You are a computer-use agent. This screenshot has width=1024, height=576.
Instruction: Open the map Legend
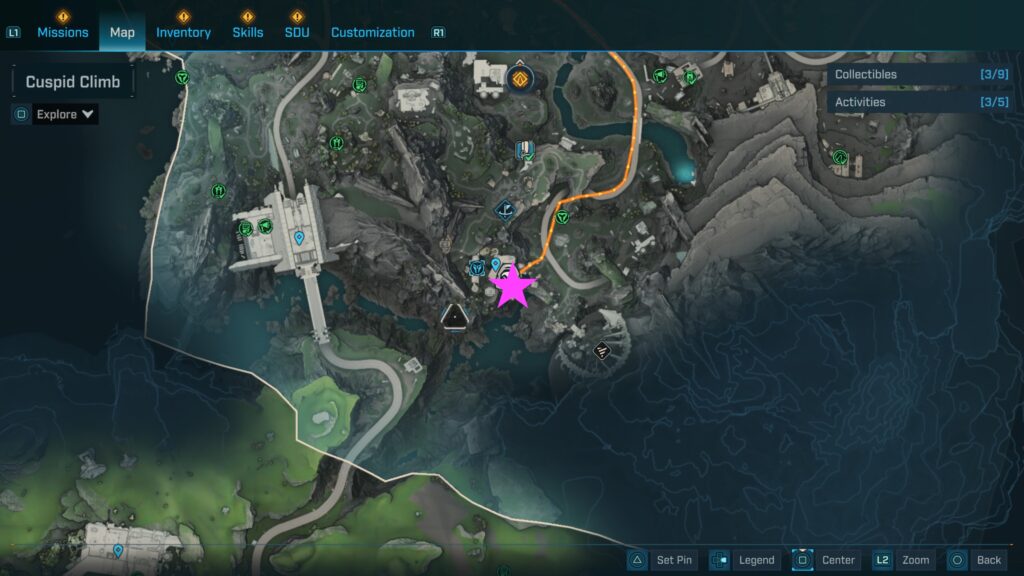click(x=744, y=560)
